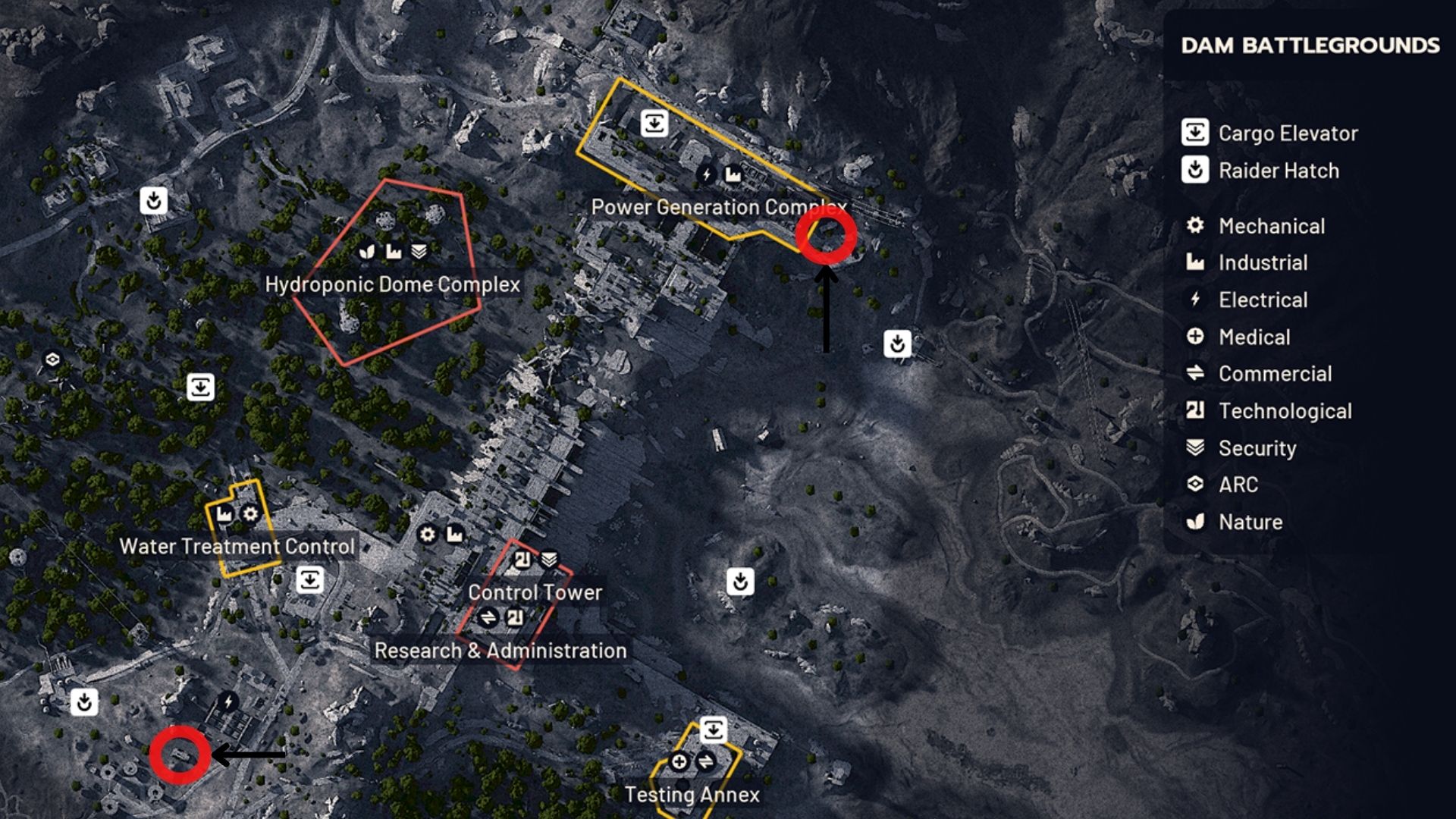Click the Raider Hatch marker near Testing Annex
Image resolution: width=1456 pixels, height=819 pixels.
tap(741, 582)
